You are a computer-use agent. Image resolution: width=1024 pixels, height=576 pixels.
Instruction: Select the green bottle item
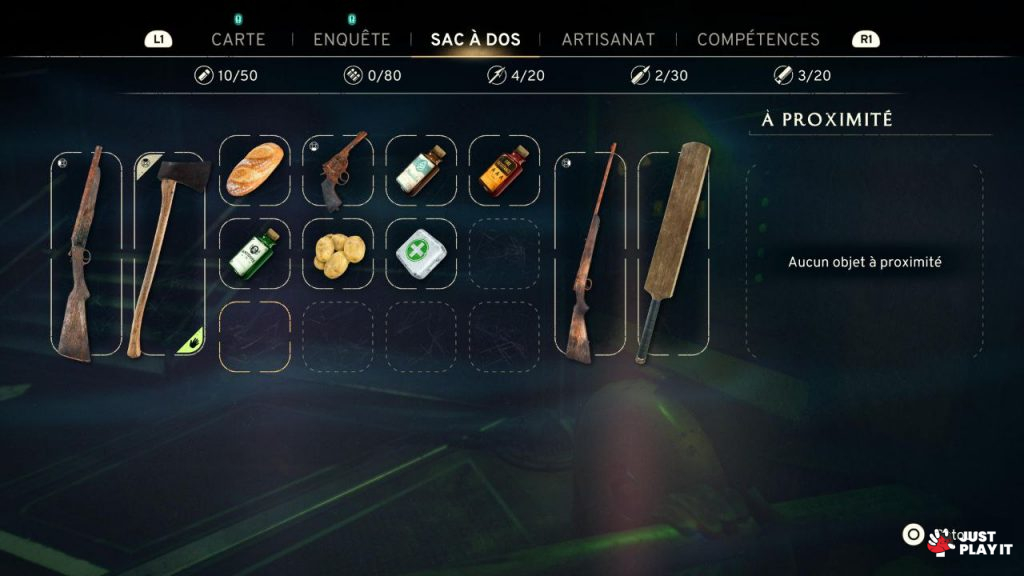pos(255,254)
